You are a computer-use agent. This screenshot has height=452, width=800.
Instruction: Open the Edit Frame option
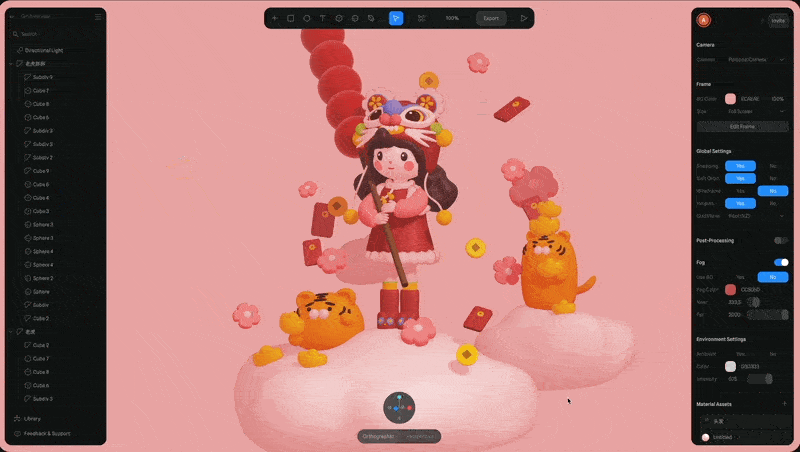(x=742, y=127)
